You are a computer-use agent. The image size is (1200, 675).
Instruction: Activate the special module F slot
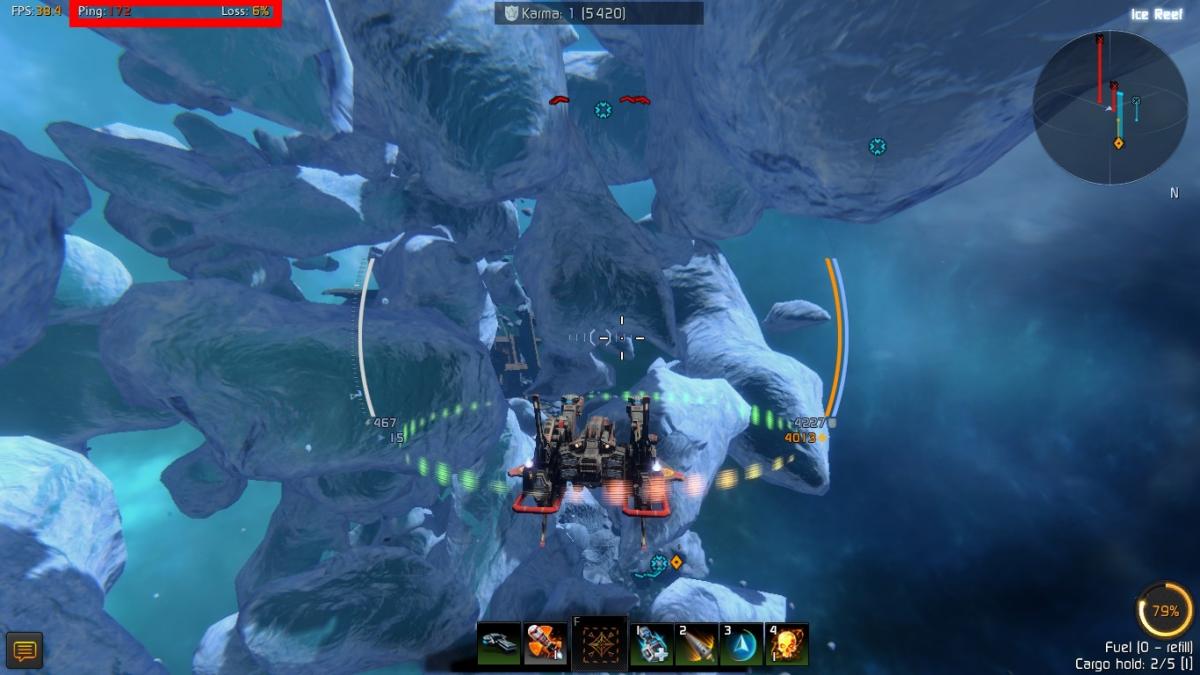point(599,643)
